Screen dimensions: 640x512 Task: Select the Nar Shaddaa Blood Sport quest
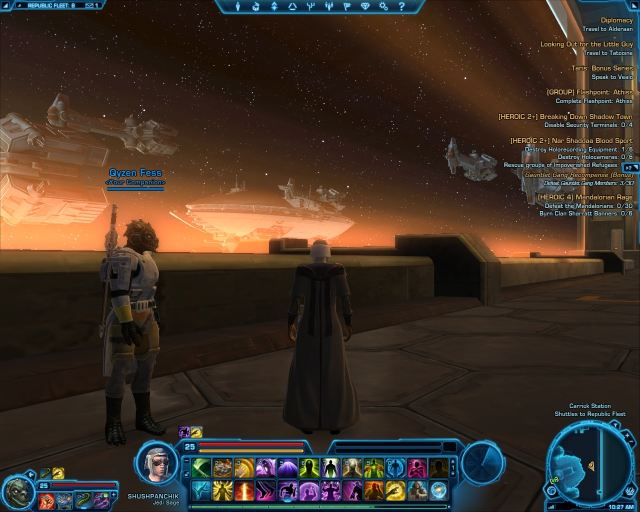click(572, 140)
